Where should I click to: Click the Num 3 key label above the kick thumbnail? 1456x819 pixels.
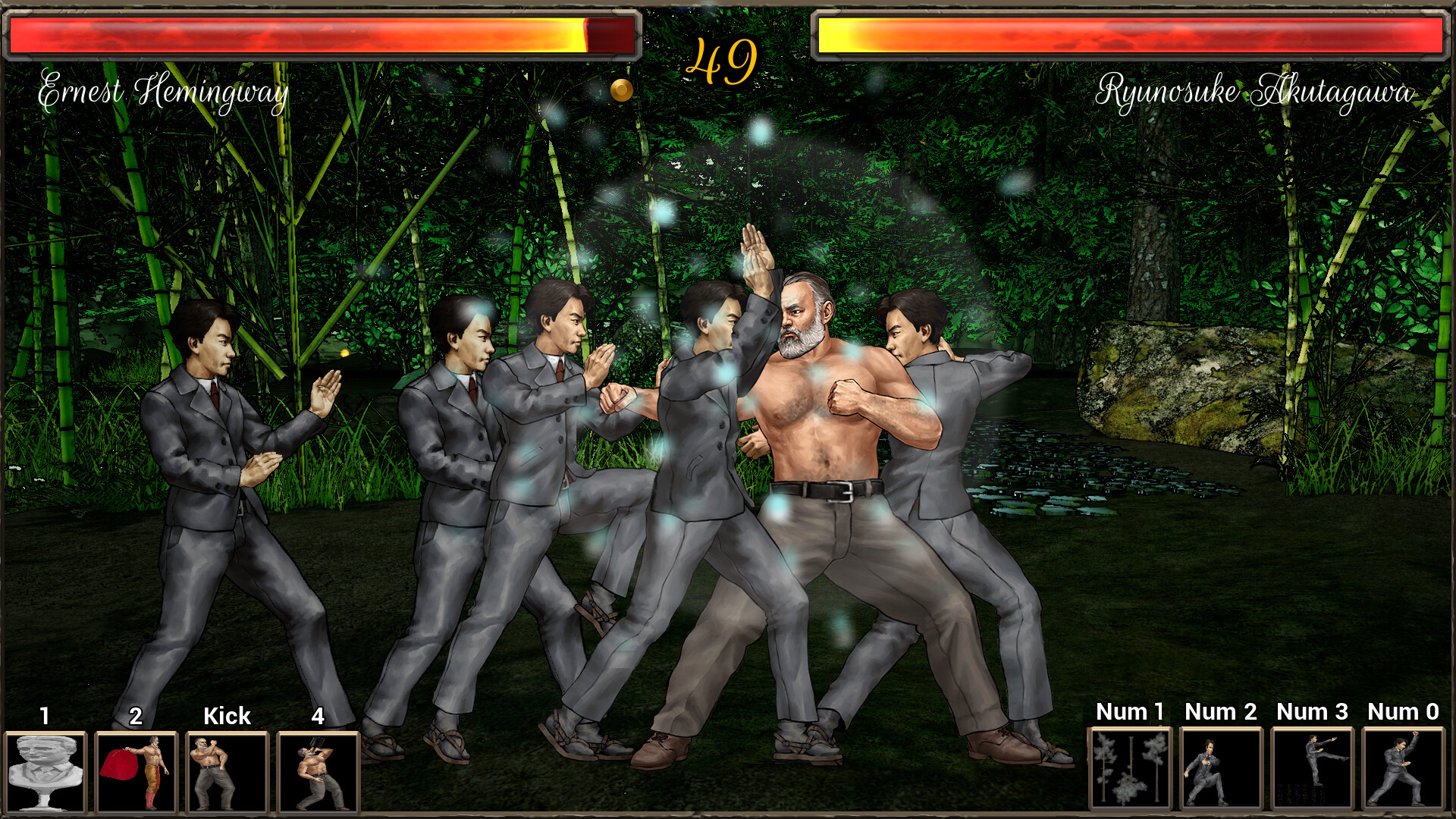point(1313,713)
